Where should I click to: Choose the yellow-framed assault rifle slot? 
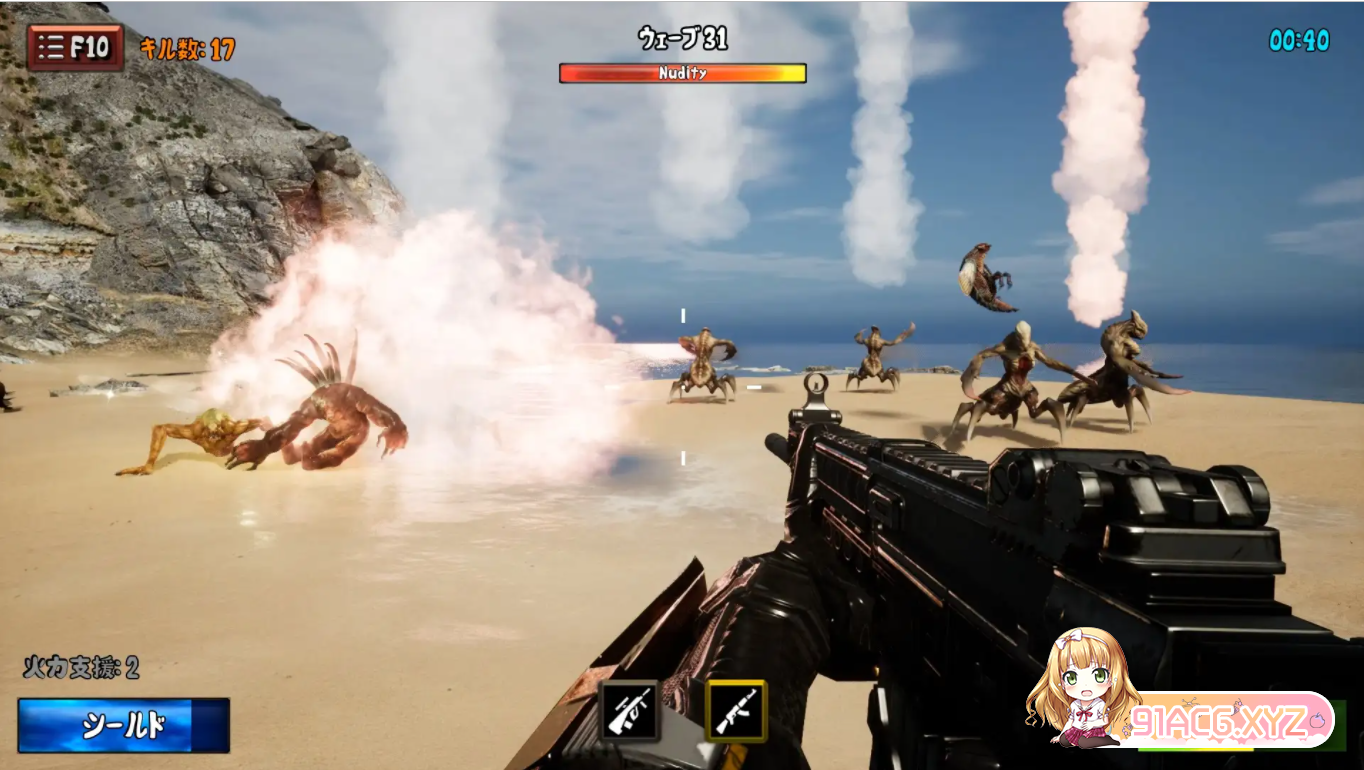pos(736,710)
